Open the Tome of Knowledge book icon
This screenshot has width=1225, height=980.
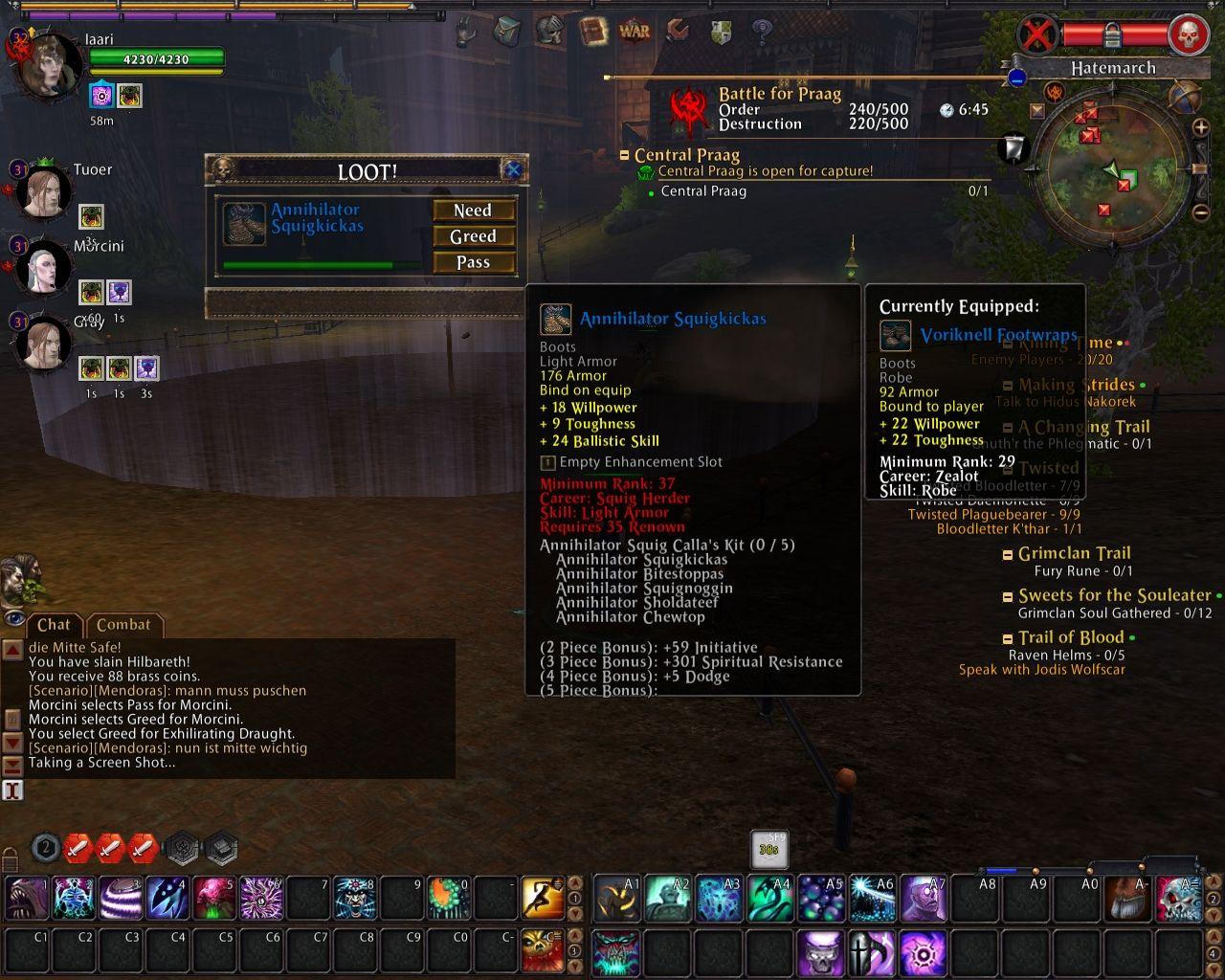(592, 31)
